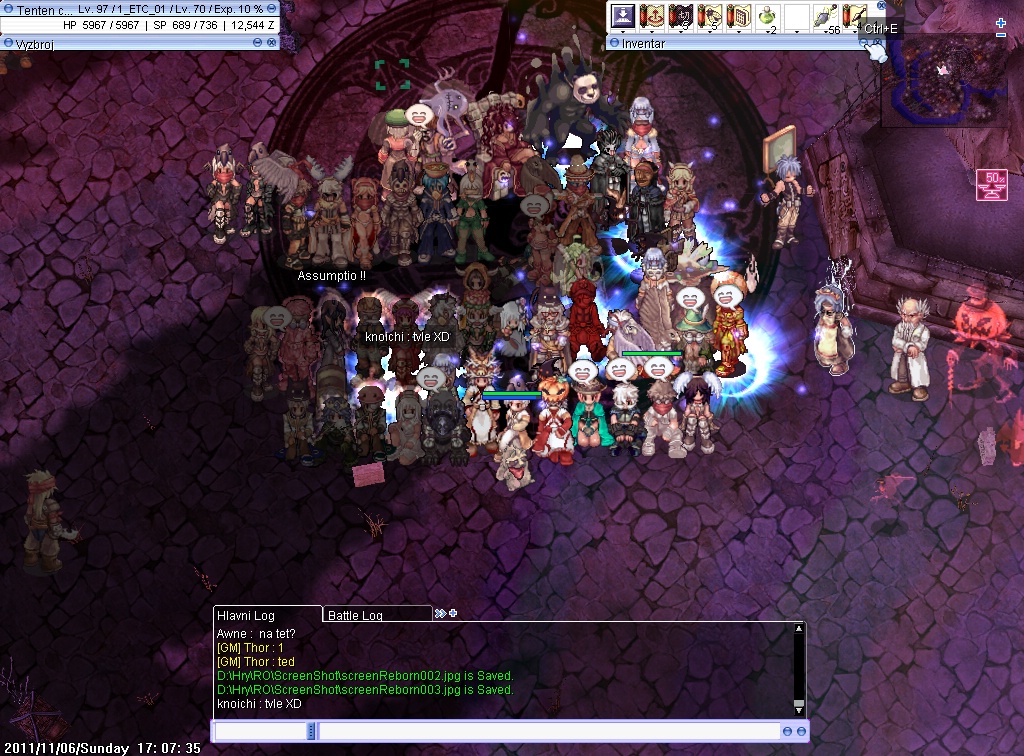The width and height of the screenshot is (1024, 756).
Task: Collapse the character info bar
Action: (x=272, y=8)
